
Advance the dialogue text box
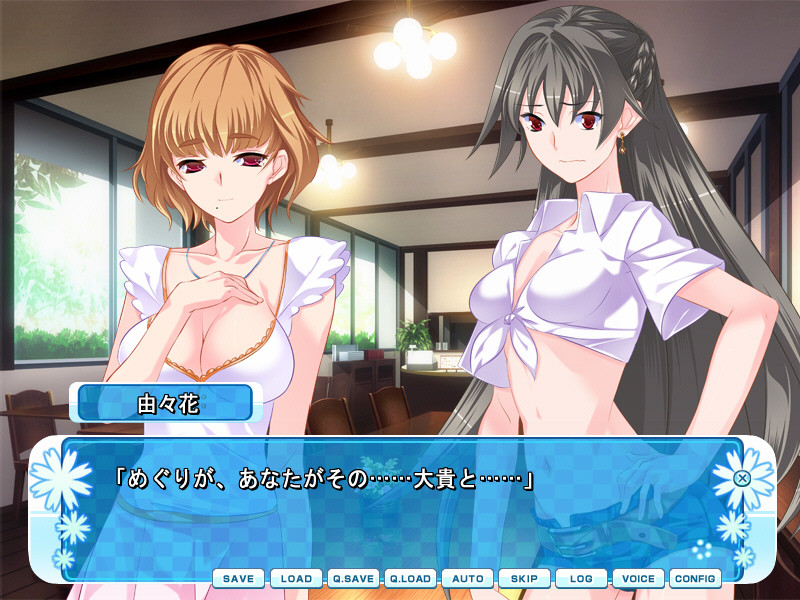[x=400, y=510]
